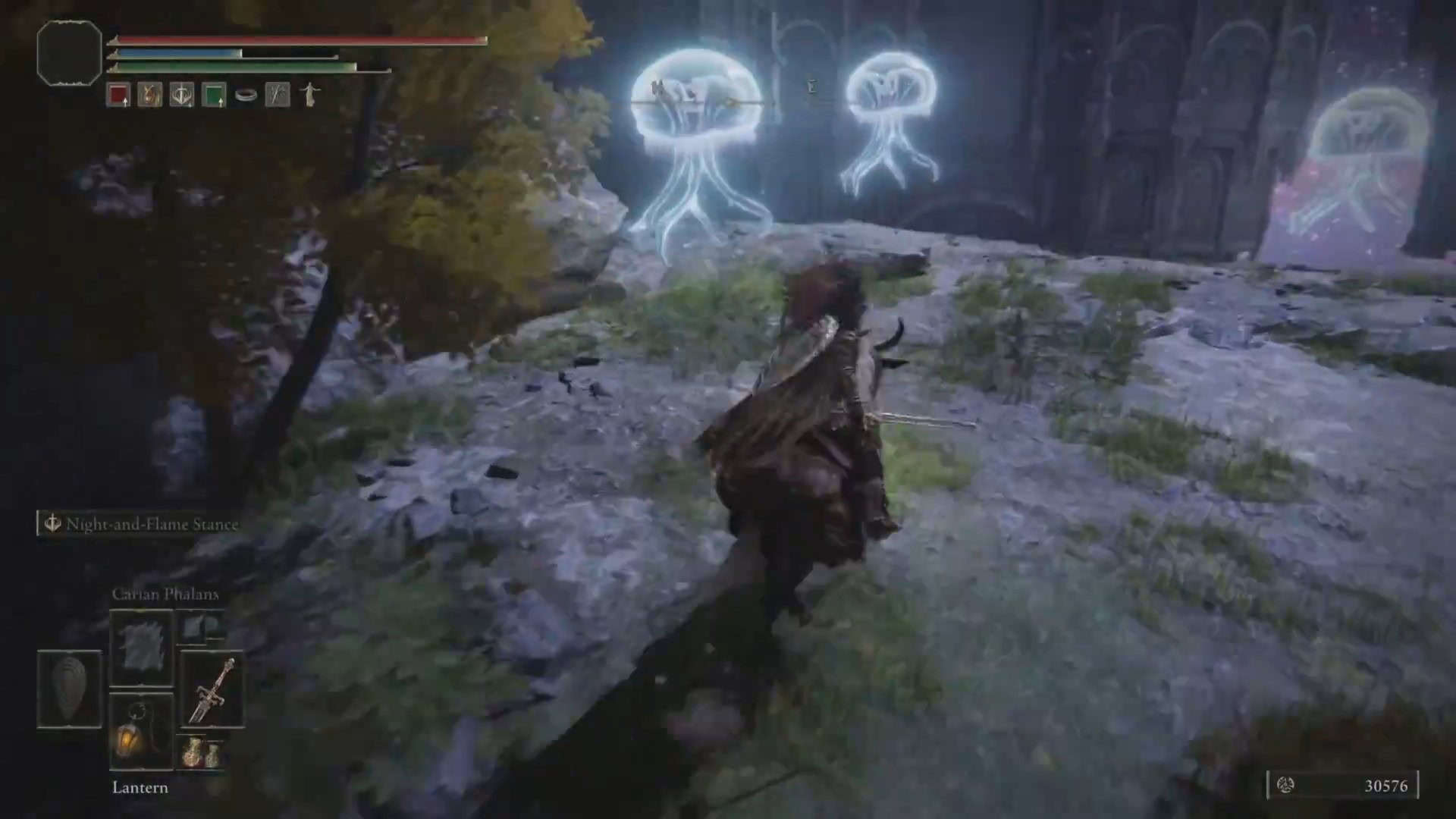This screenshot has height=819, width=1456.
Task: Click the green square buff icon
Action: (214, 96)
